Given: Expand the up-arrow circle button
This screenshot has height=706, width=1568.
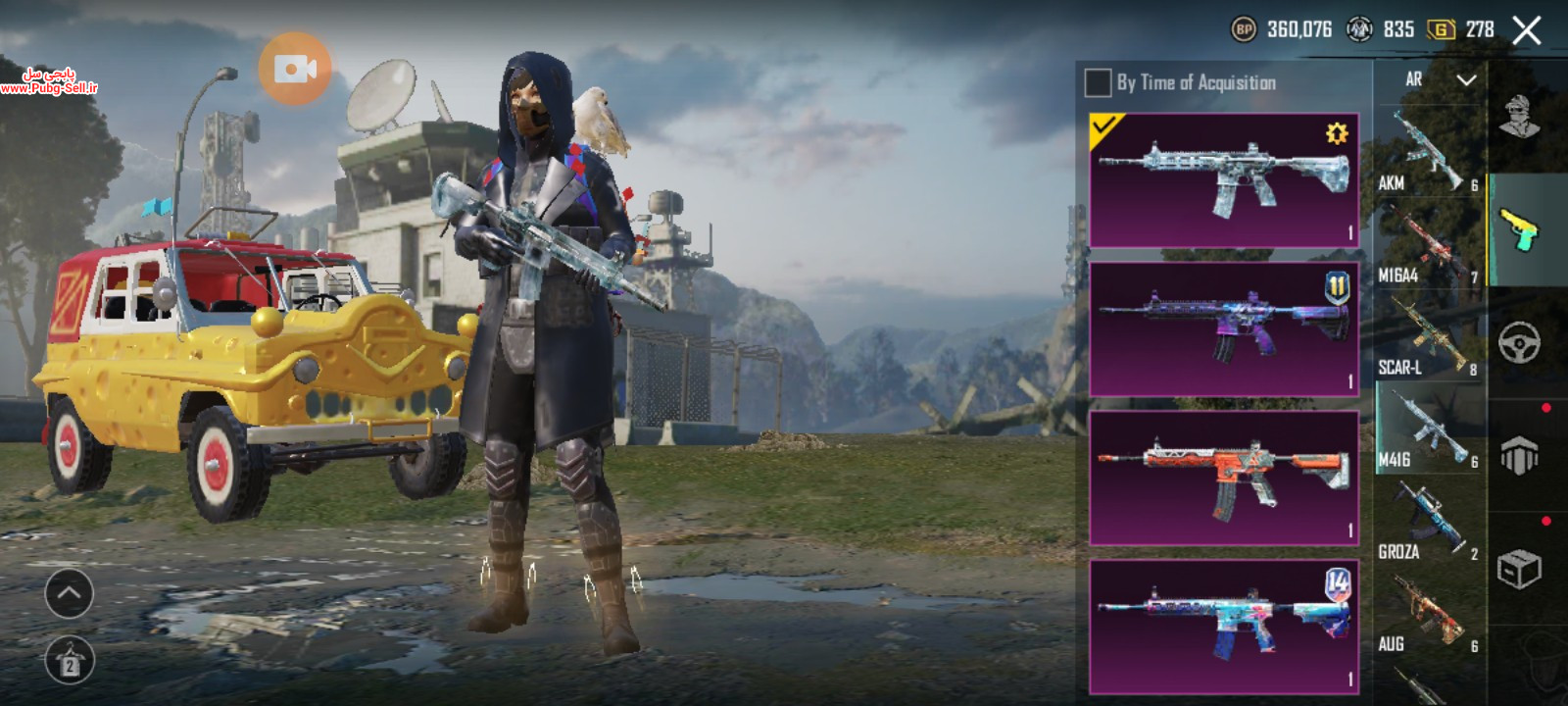Looking at the screenshot, I should (69, 593).
